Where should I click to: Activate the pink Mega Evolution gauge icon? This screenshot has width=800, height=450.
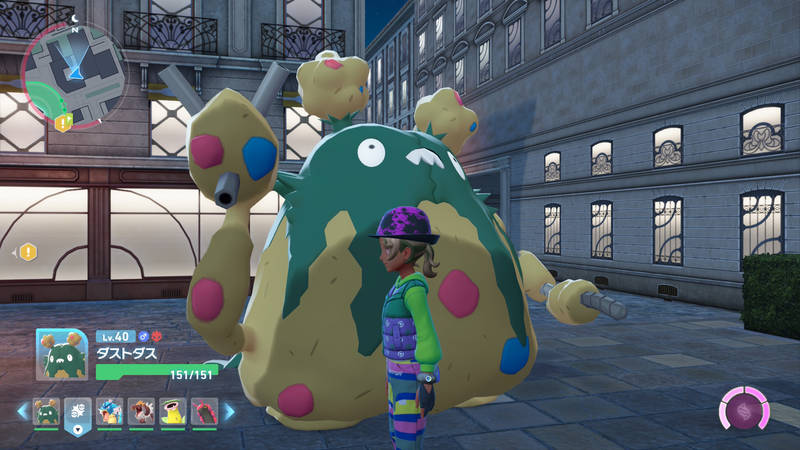pyautogui.click(x=745, y=412)
